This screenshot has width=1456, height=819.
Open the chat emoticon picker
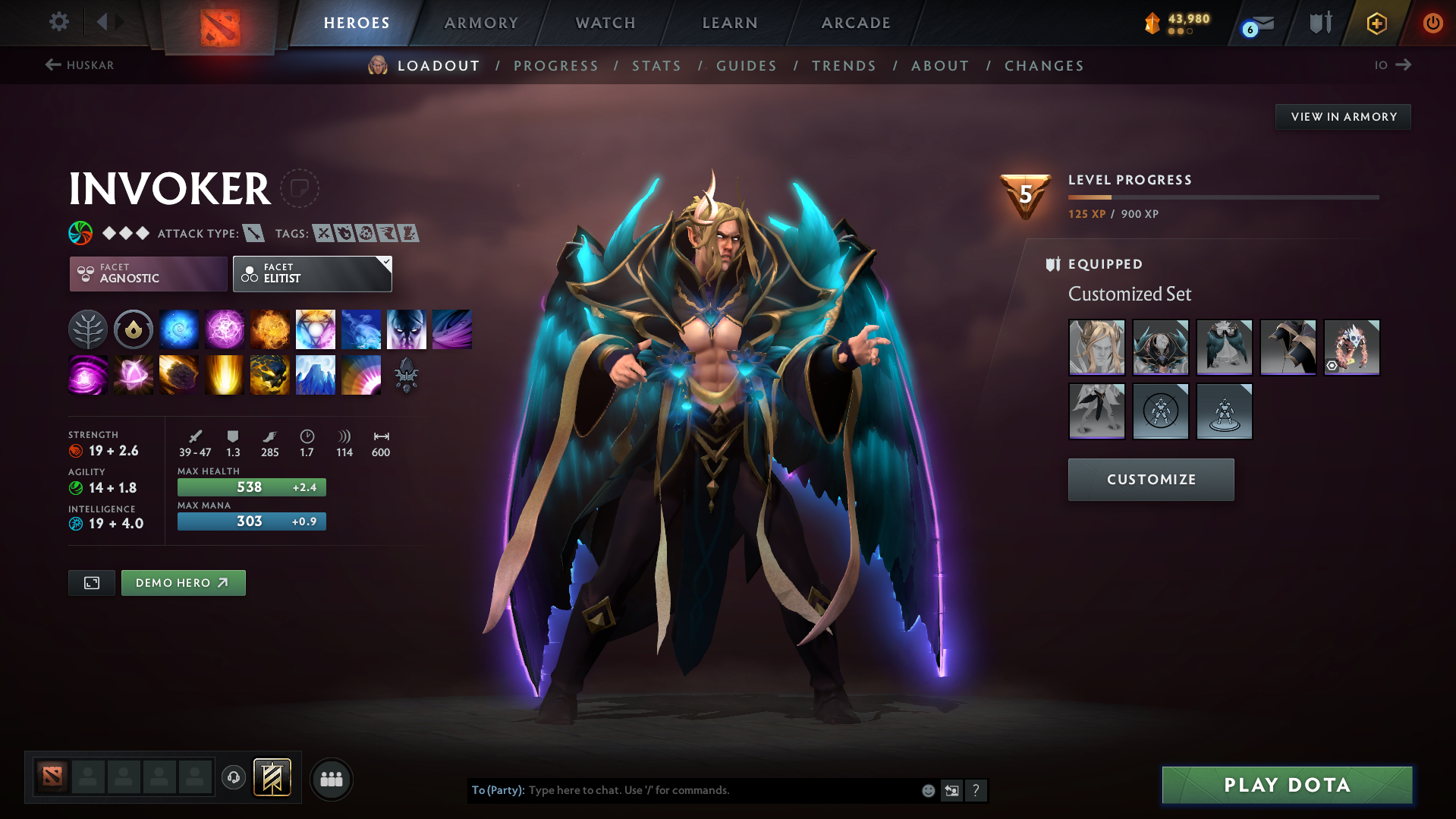pyautogui.click(x=927, y=790)
